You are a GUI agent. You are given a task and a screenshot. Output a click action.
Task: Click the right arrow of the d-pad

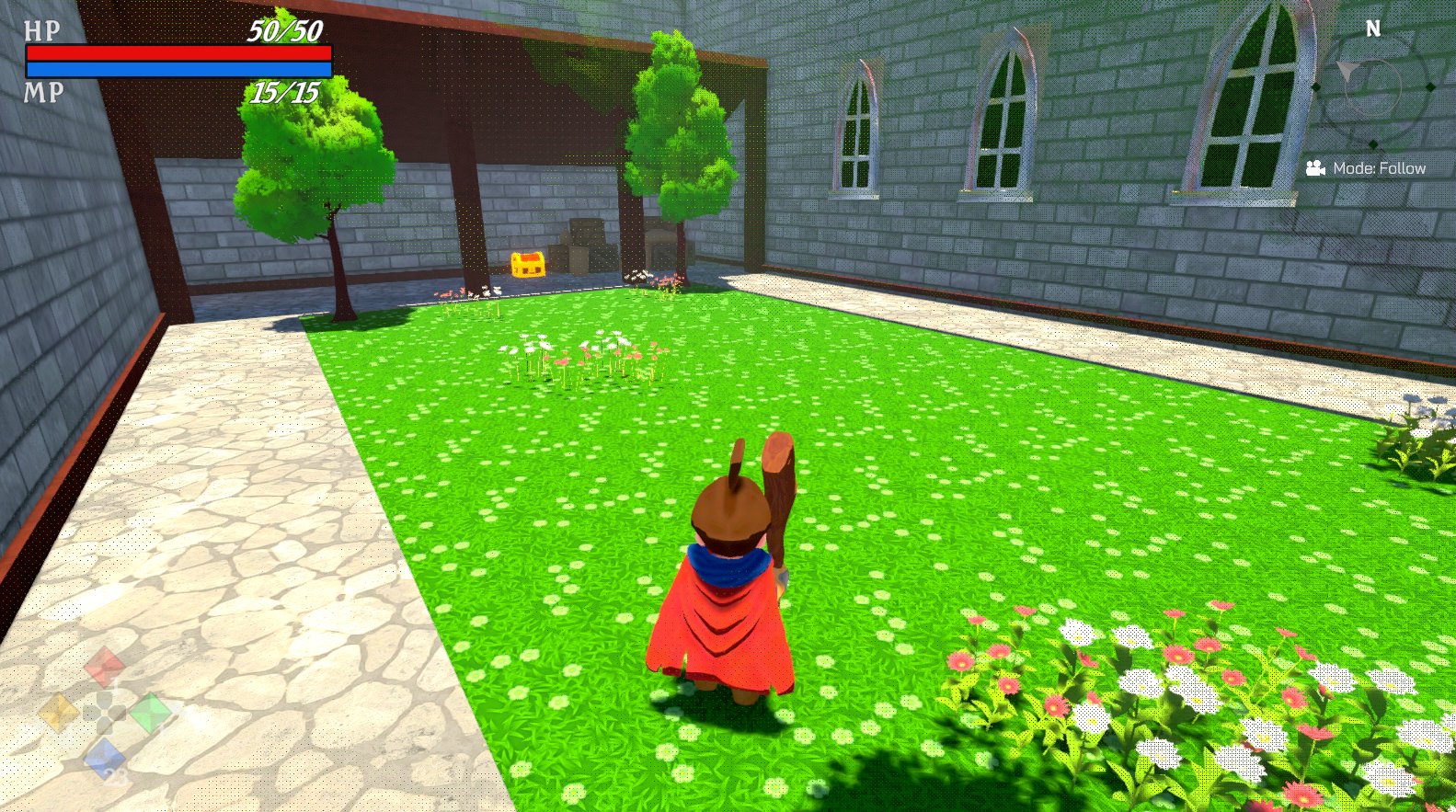click(118, 713)
